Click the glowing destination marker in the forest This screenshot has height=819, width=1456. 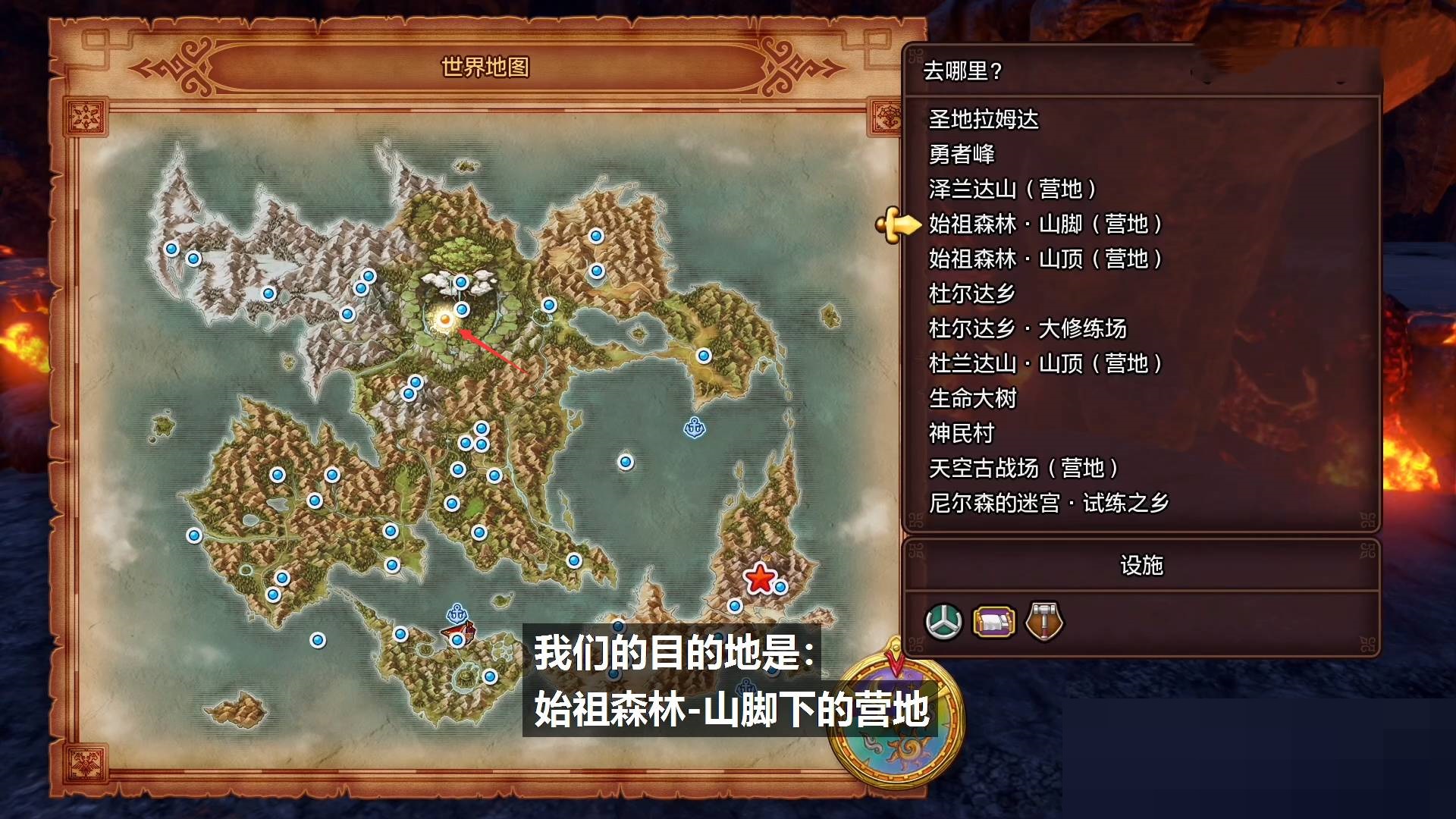pyautogui.click(x=444, y=322)
